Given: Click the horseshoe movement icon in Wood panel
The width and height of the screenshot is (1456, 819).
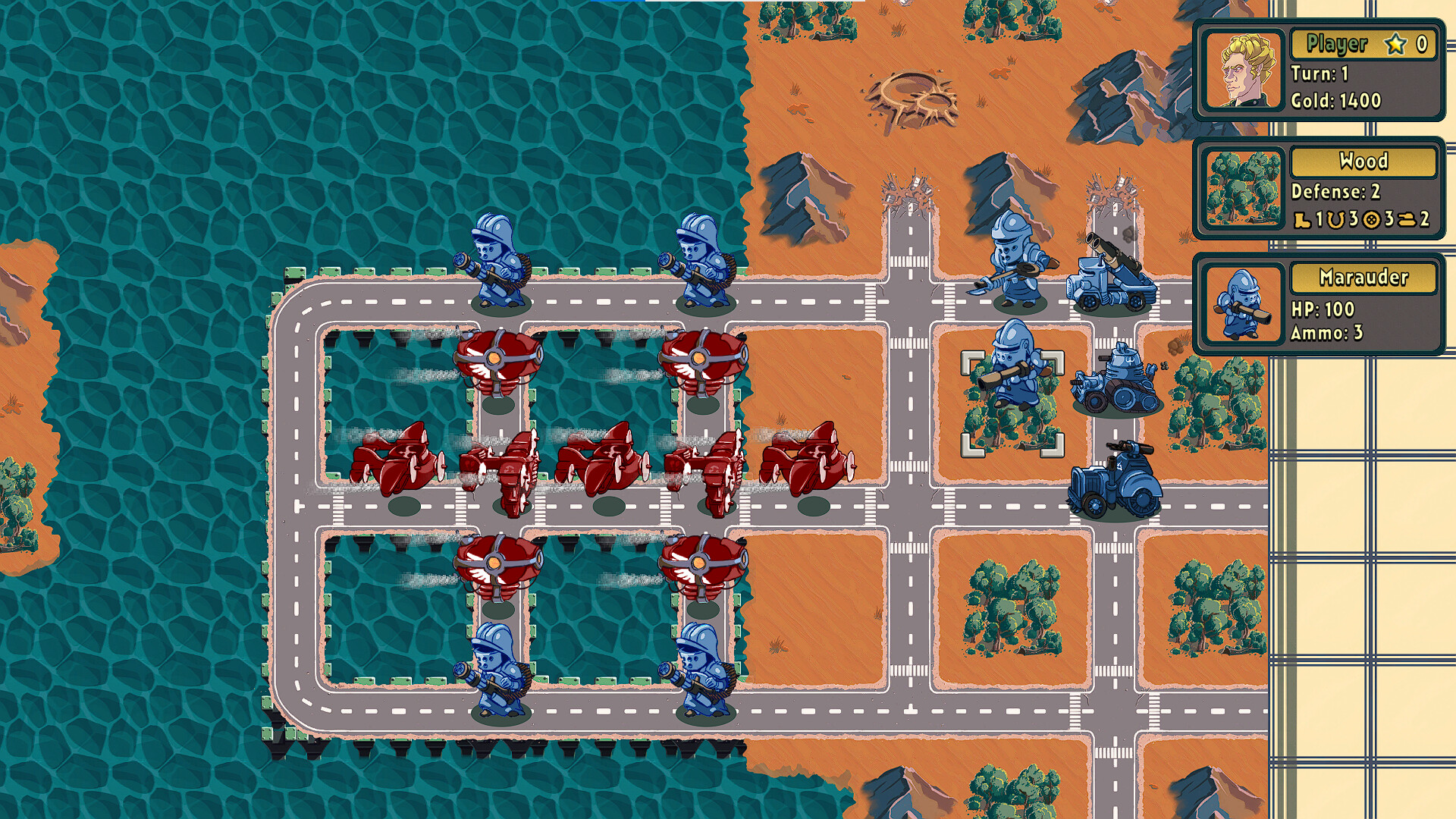Looking at the screenshot, I should 1335,219.
